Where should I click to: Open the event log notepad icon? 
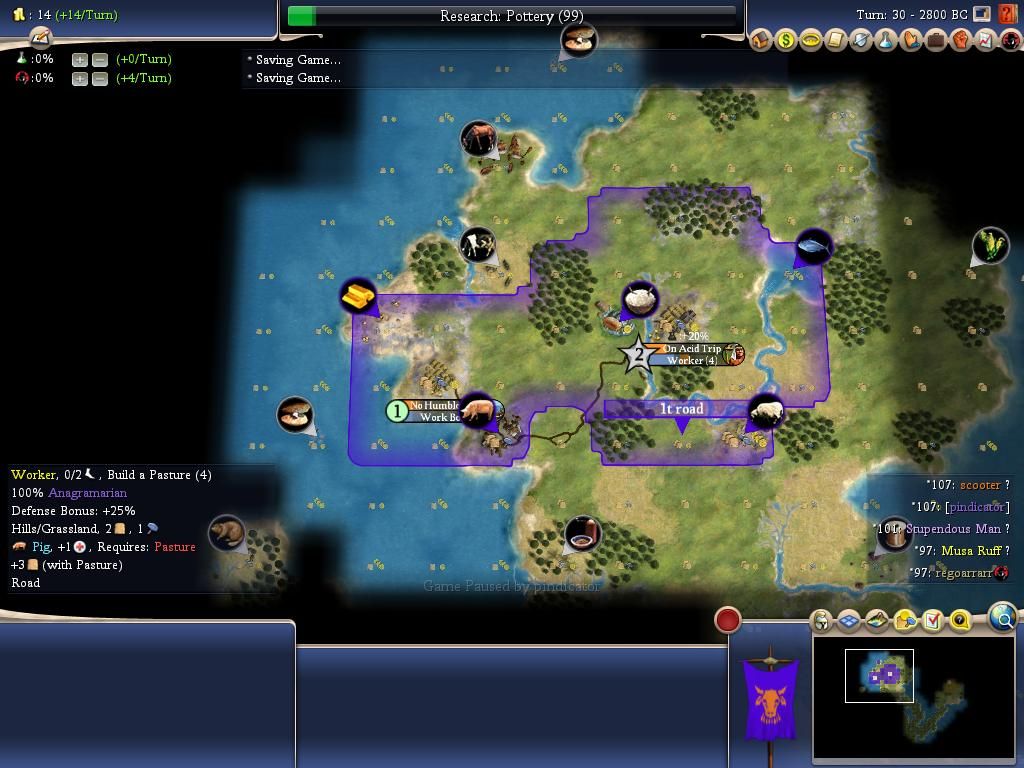pos(40,37)
